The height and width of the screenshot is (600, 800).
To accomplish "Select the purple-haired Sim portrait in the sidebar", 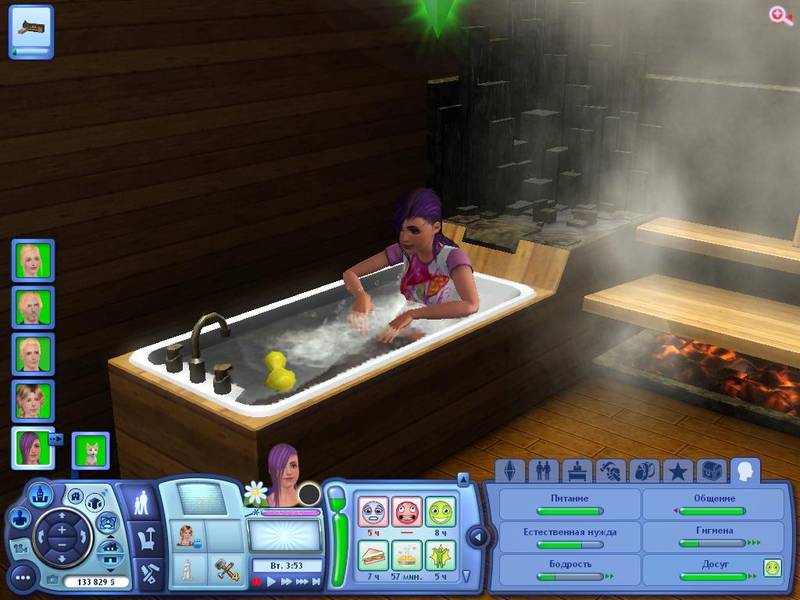I will coord(33,447).
